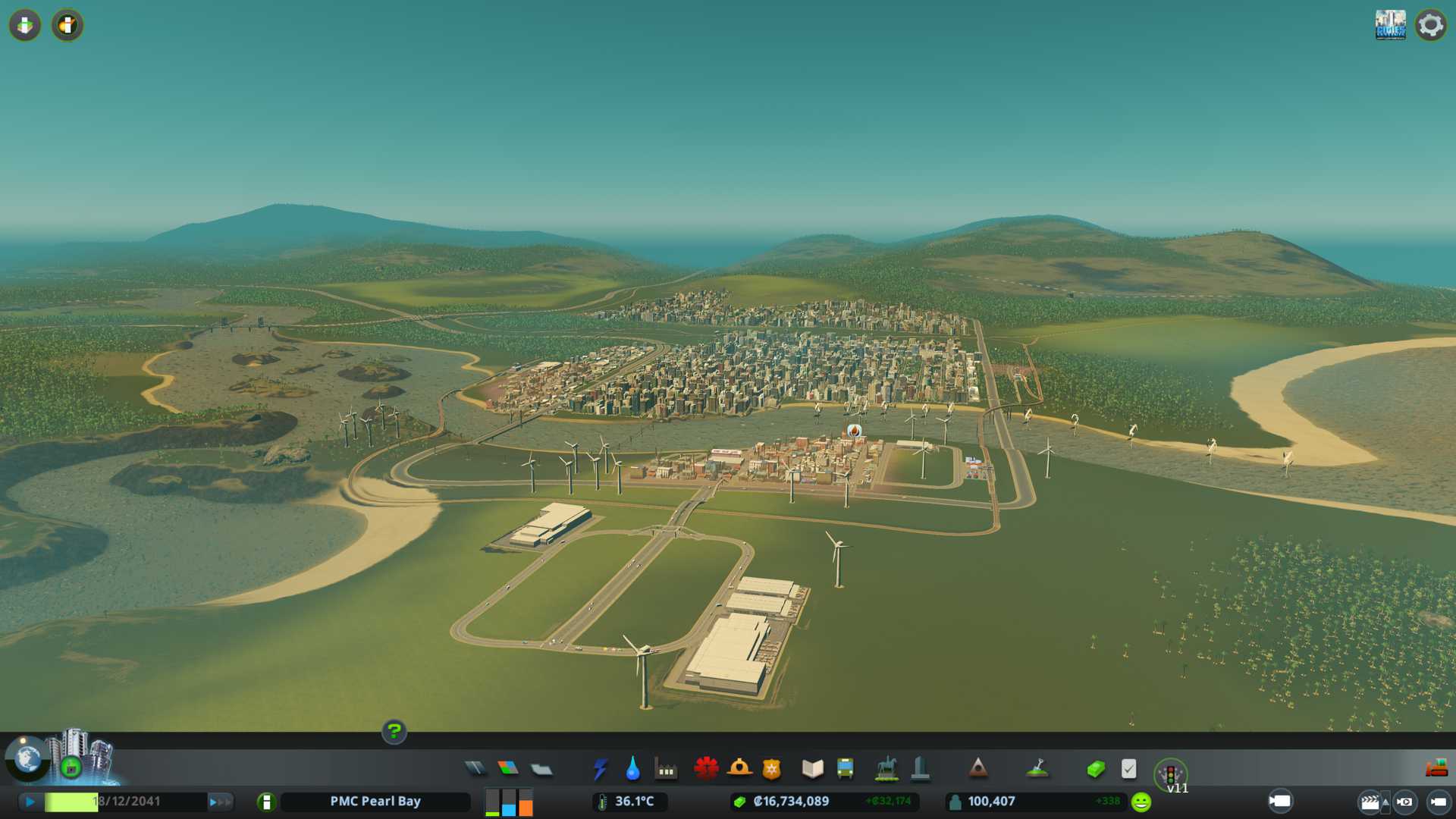Open Water and Sewage menu
Viewport: 1456px width, 819px height.
(632, 769)
